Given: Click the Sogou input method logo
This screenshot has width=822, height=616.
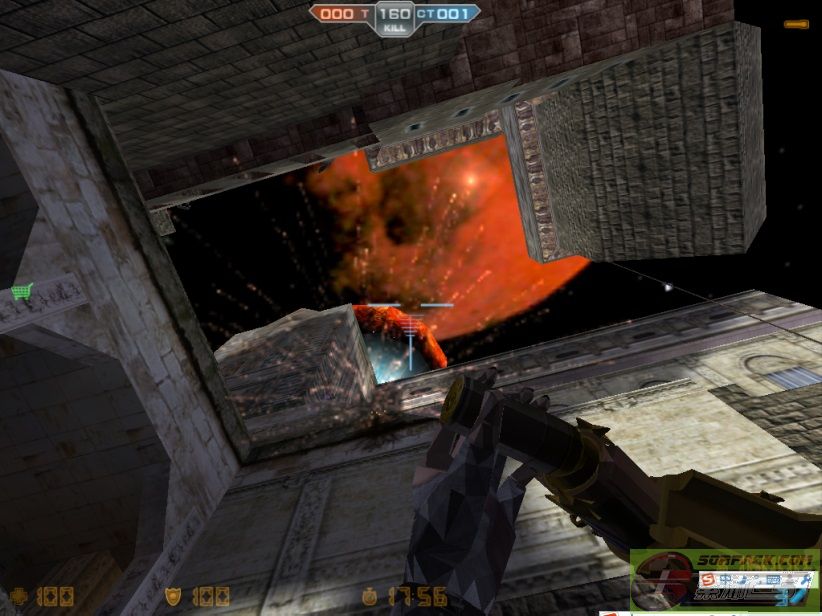Looking at the screenshot, I should tap(708, 580).
